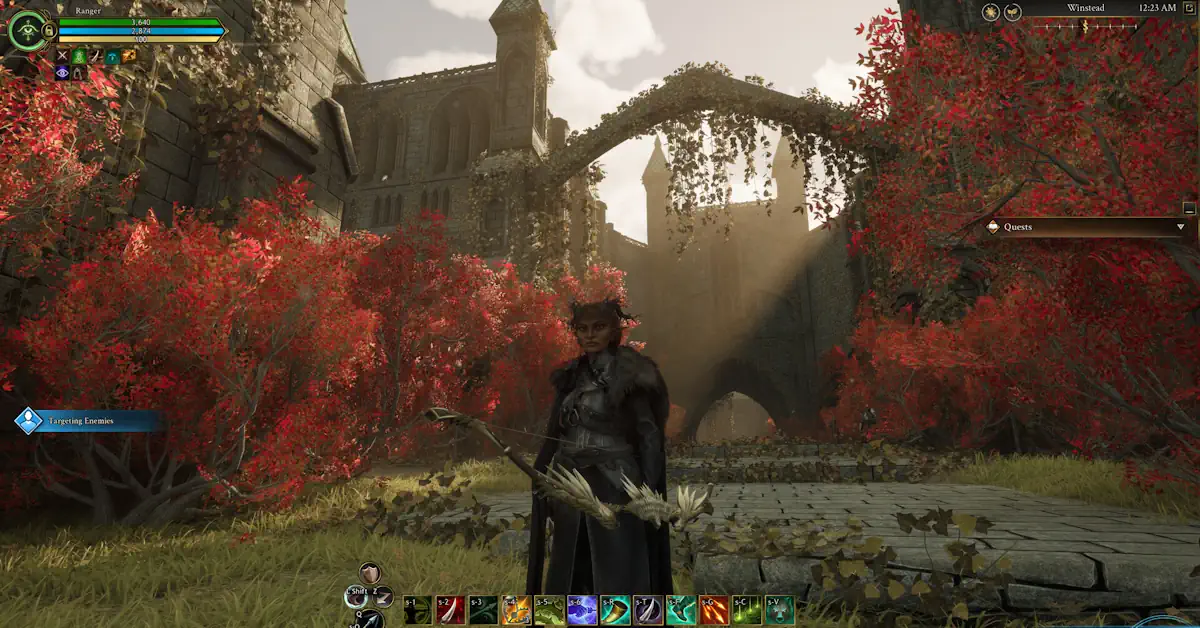Viewport: 1200px width, 628px height.
Task: Minimize the quest panel with the small bar button
Action: pos(1188,208)
